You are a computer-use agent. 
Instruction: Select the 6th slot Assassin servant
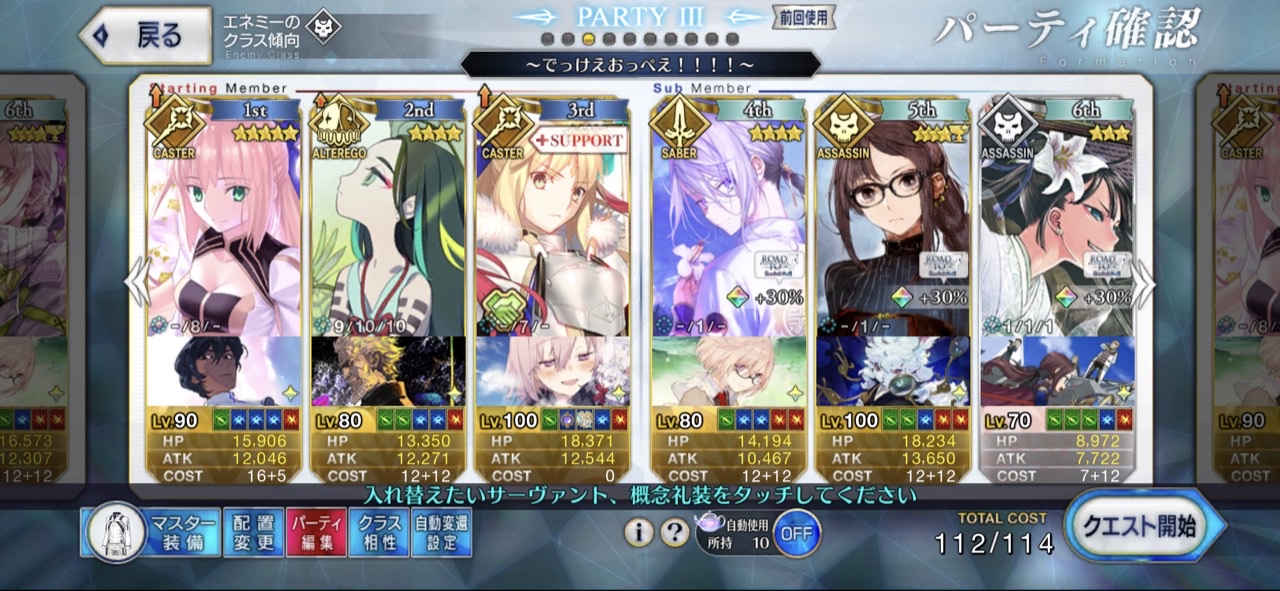tap(1057, 230)
